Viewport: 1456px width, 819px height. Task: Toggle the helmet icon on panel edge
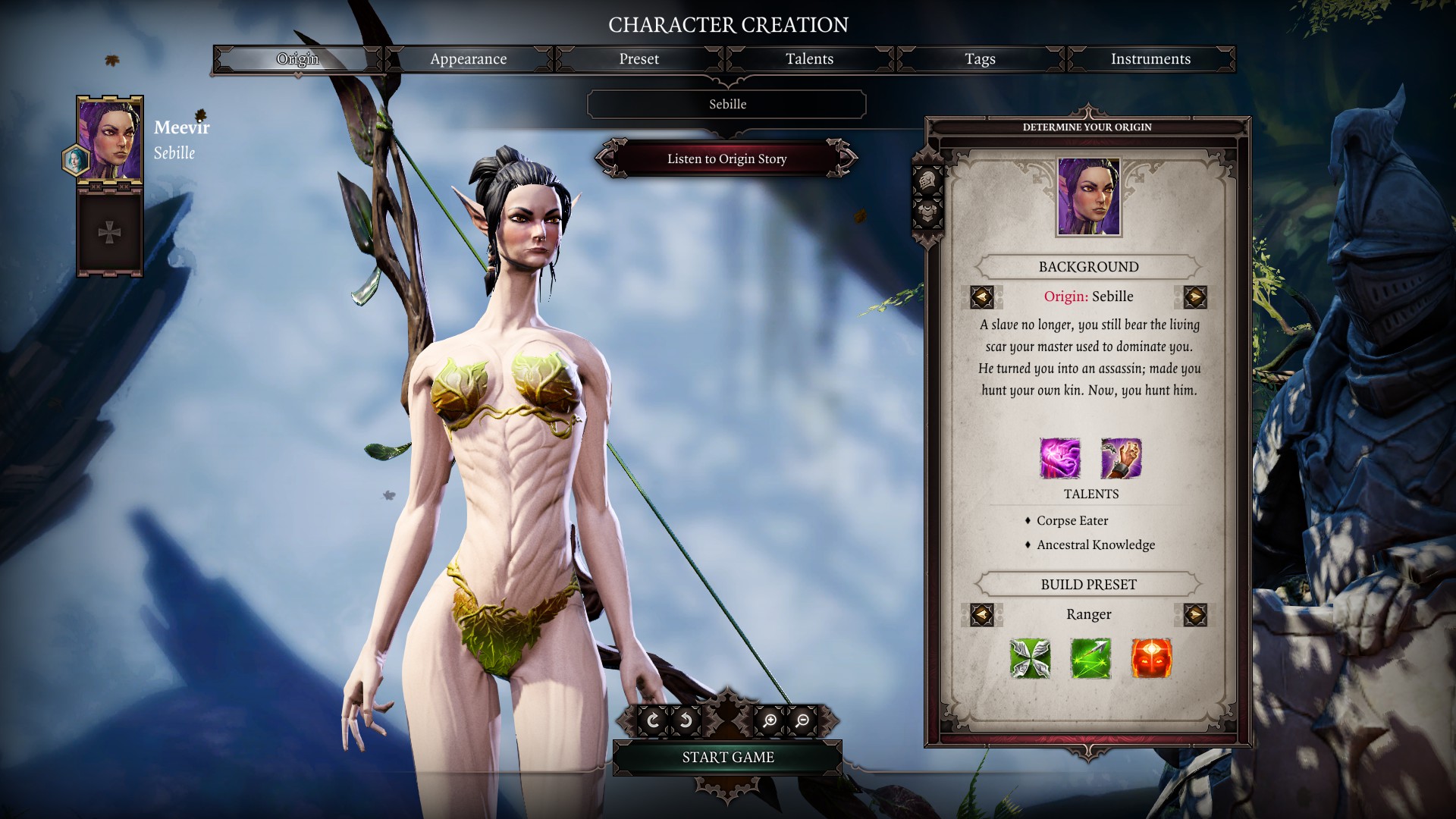[x=927, y=182]
